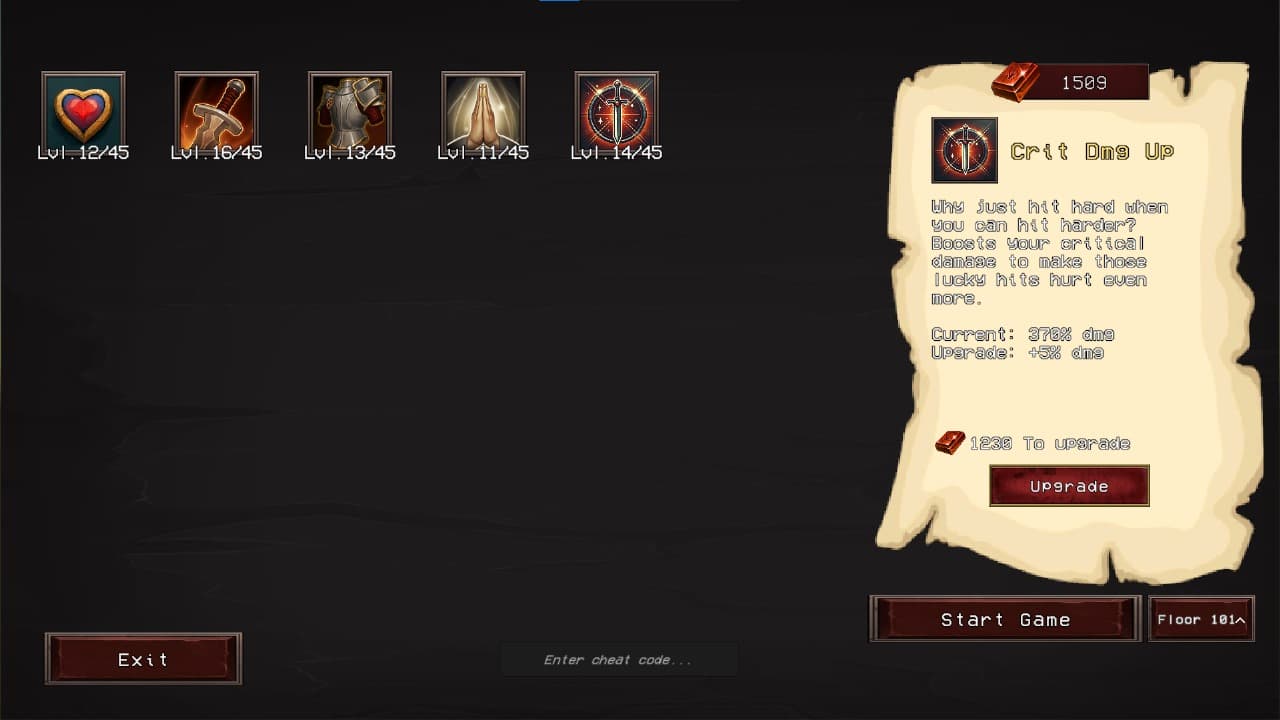Choose the flaming sword attack upgrade
Screen dimensions: 1280x720
pos(216,112)
